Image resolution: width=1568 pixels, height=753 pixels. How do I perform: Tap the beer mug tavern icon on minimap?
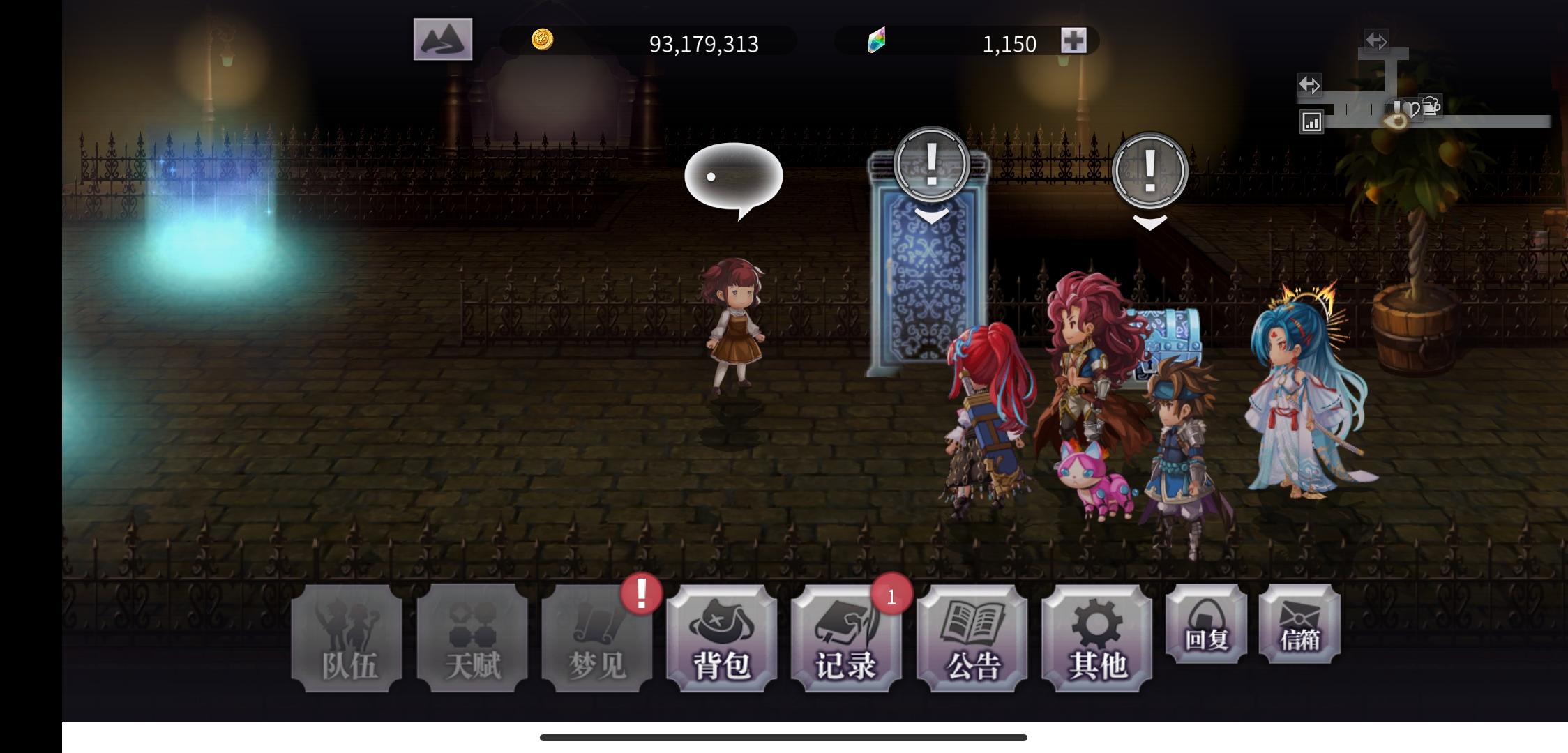pos(1431,108)
